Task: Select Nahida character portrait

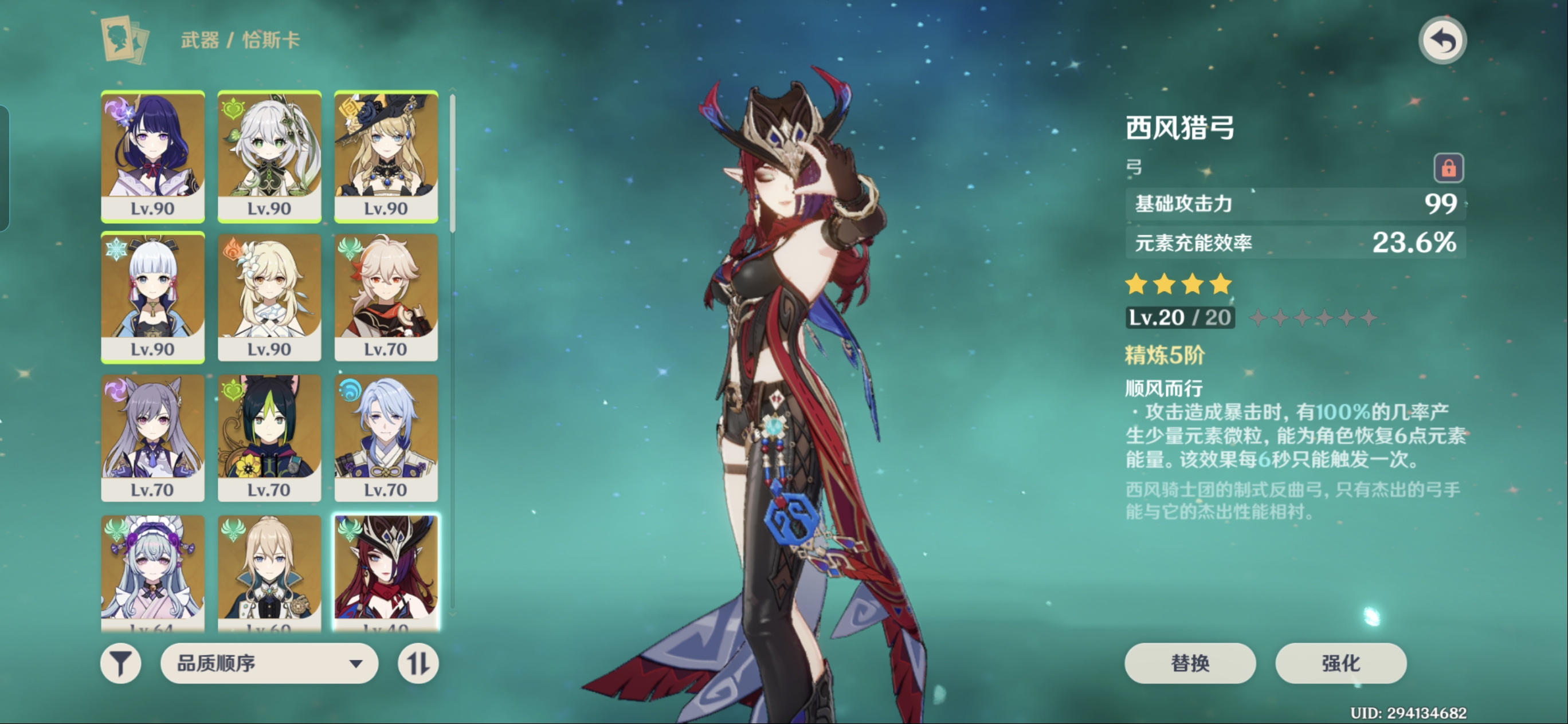Action: 269,155
